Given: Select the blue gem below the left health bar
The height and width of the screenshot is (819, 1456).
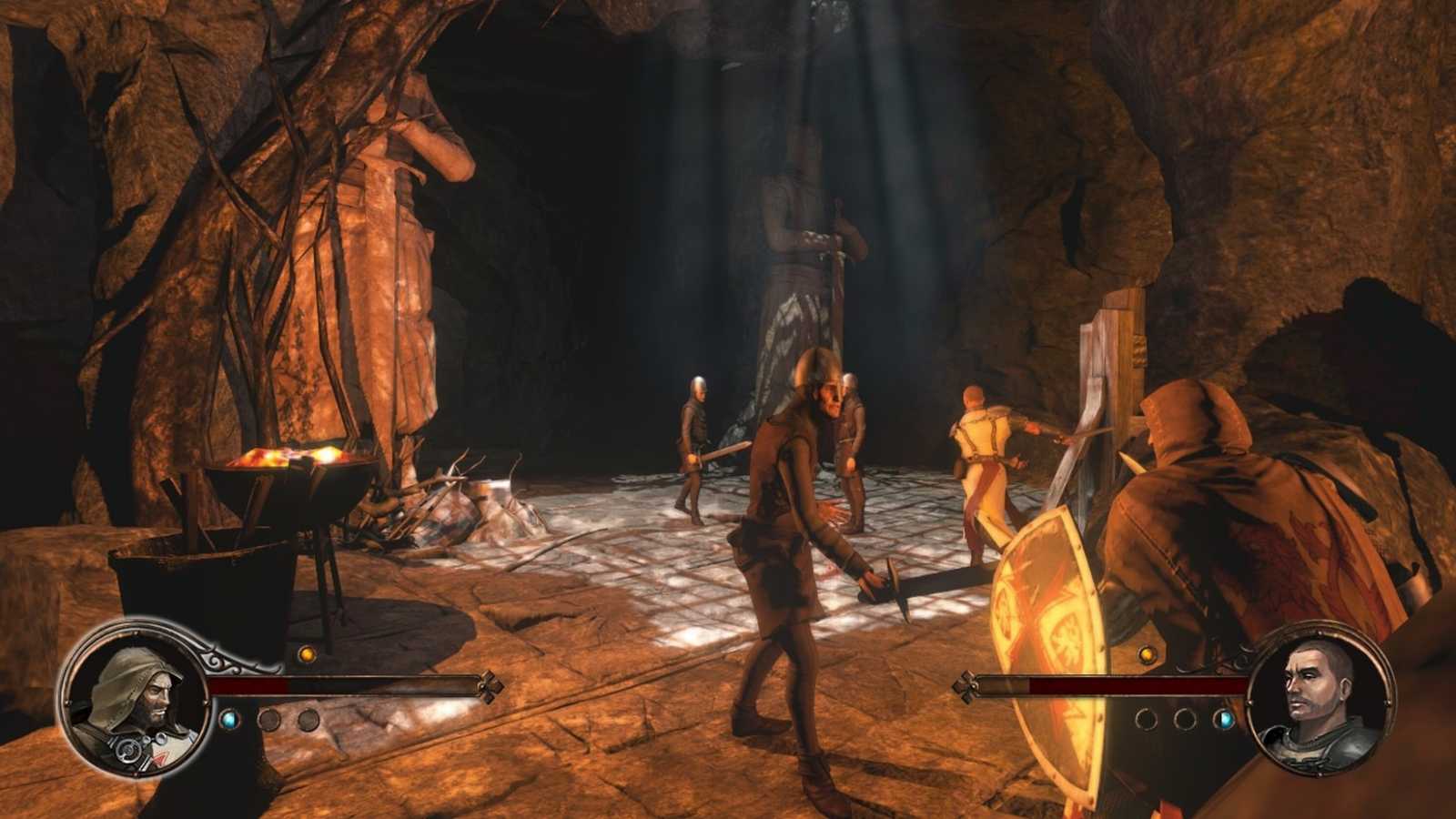Looking at the screenshot, I should tap(230, 719).
